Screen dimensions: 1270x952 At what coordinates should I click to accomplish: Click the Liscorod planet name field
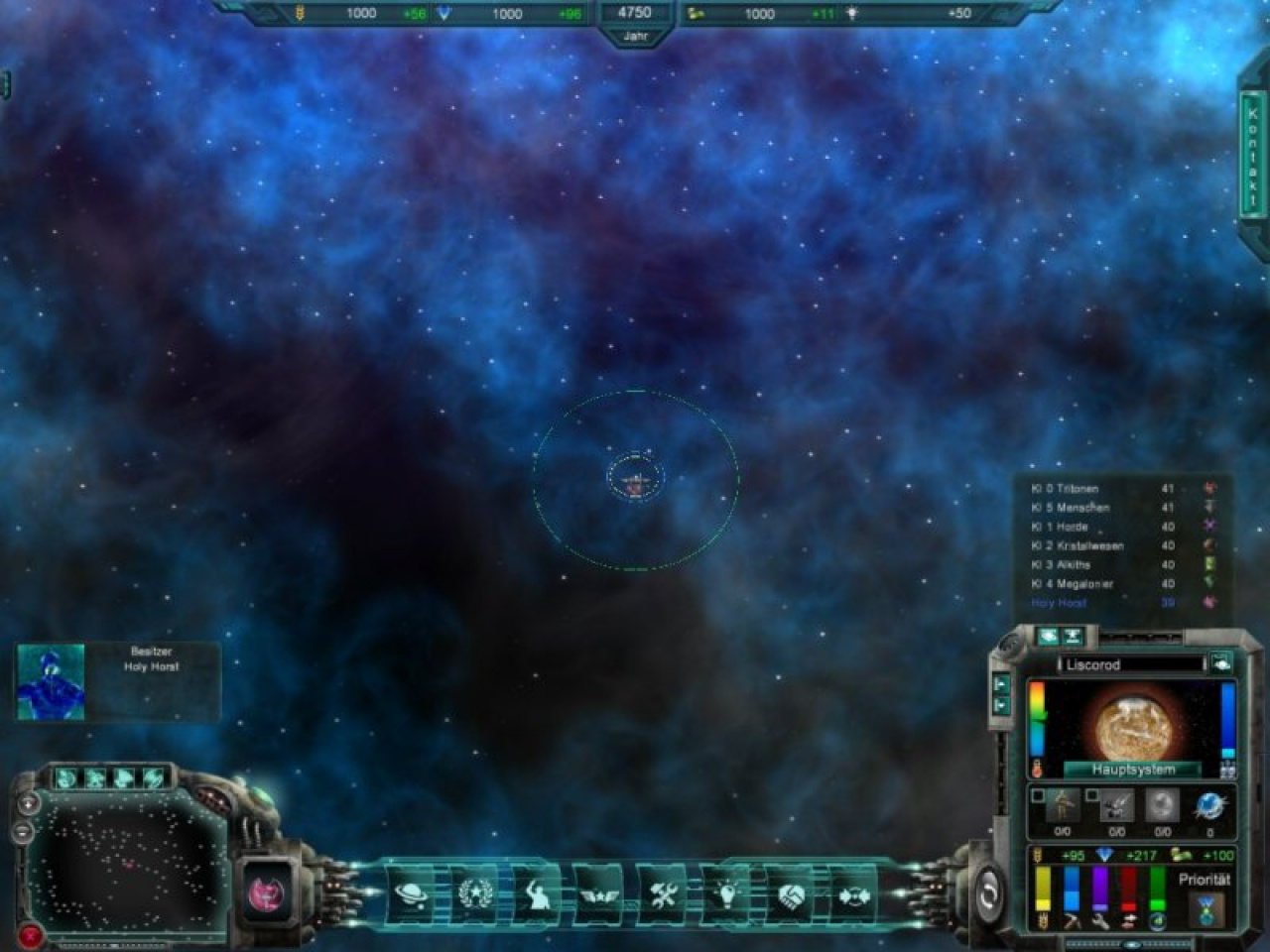(x=1132, y=664)
